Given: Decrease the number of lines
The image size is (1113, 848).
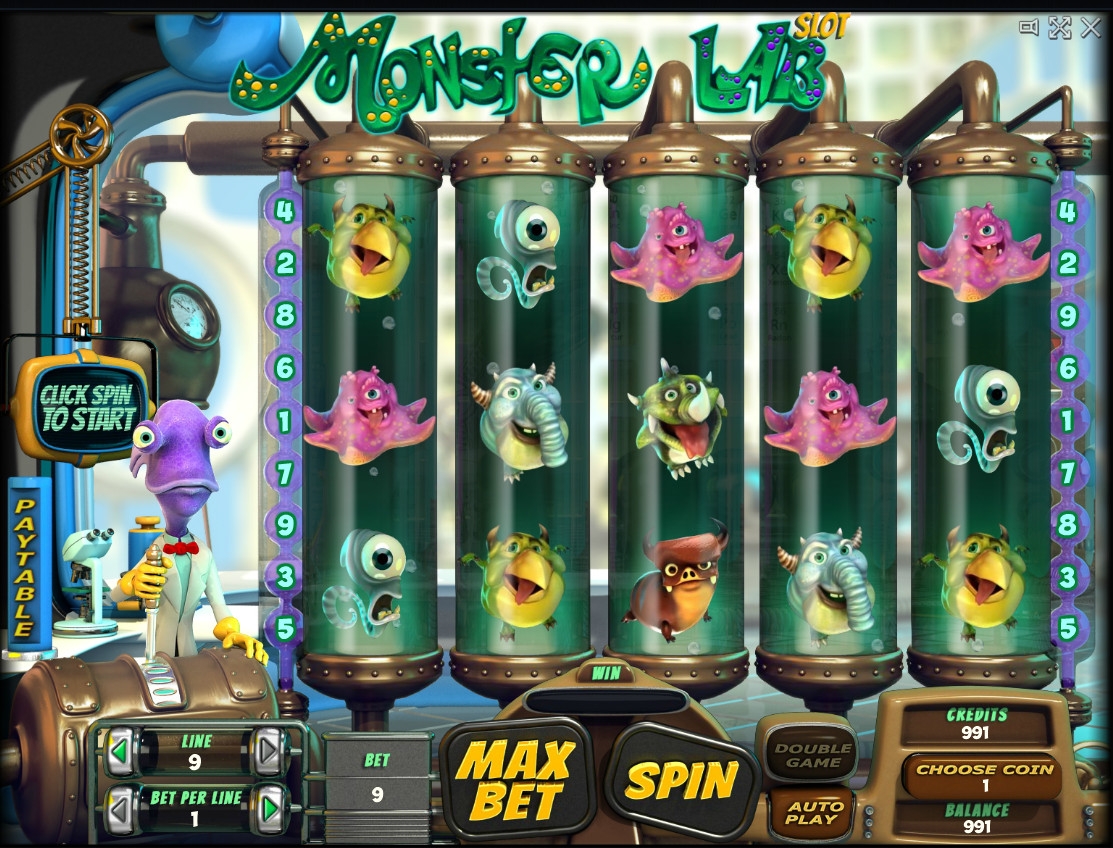Looking at the screenshot, I should coord(123,751).
